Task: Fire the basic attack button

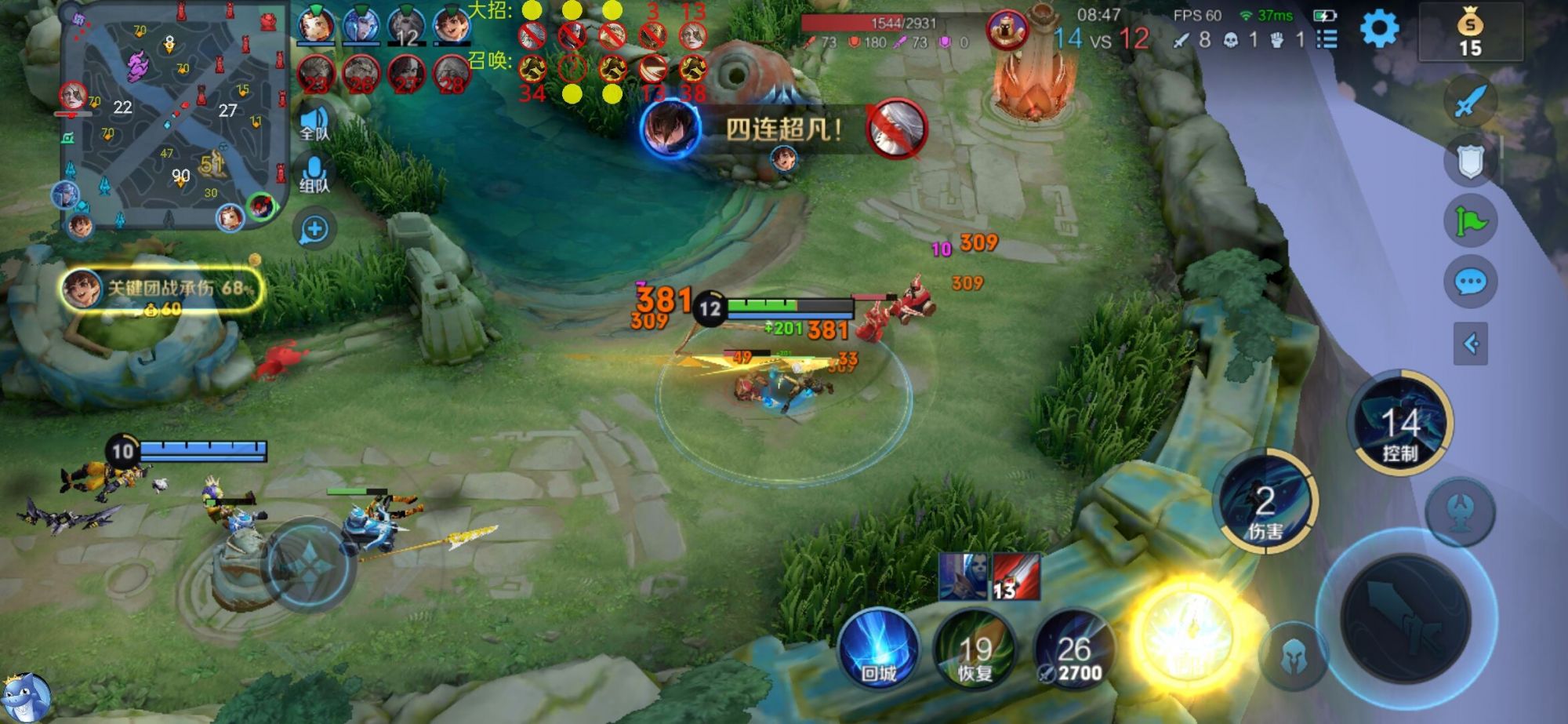Action: [1405, 617]
